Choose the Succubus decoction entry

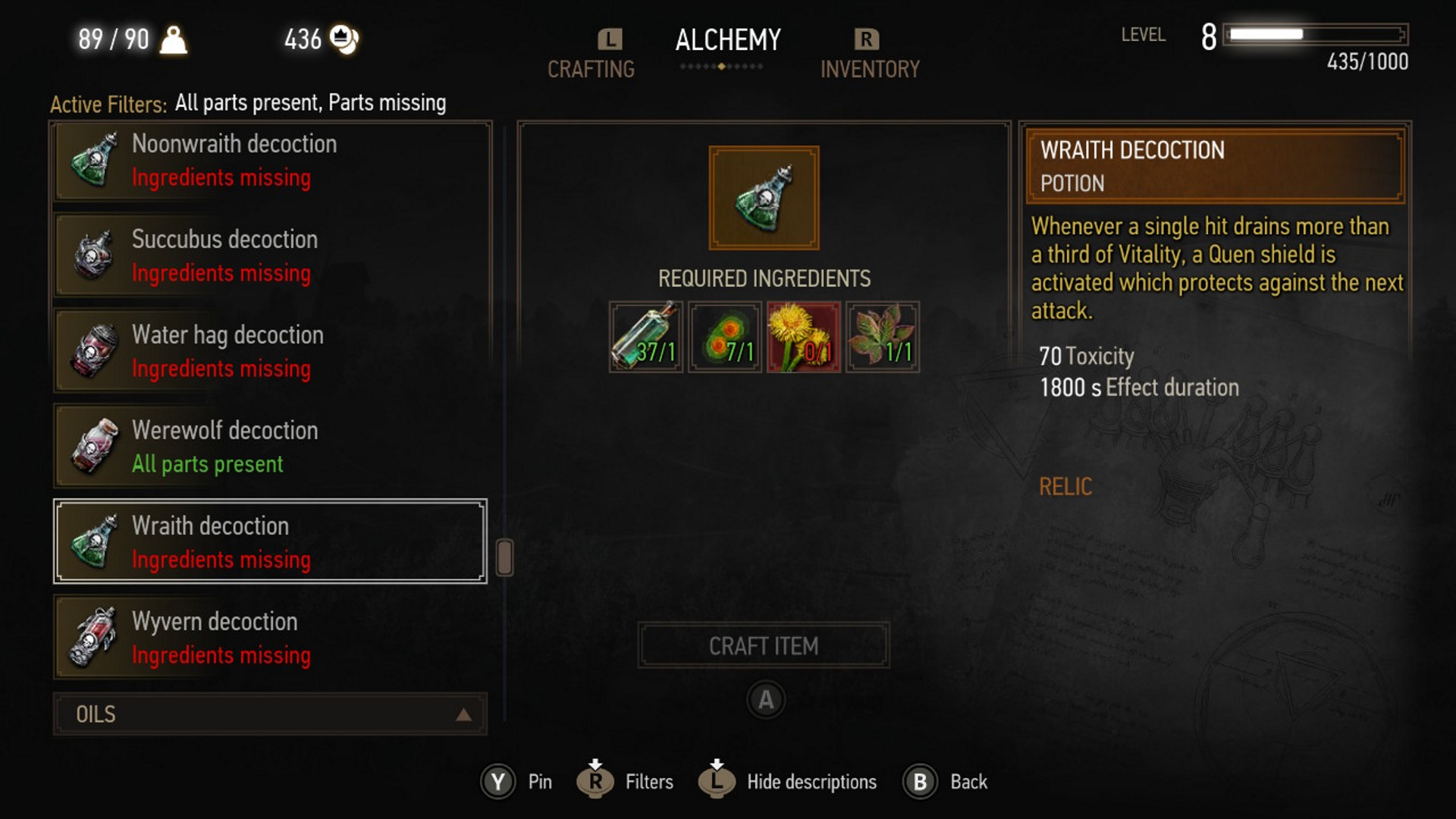point(269,256)
